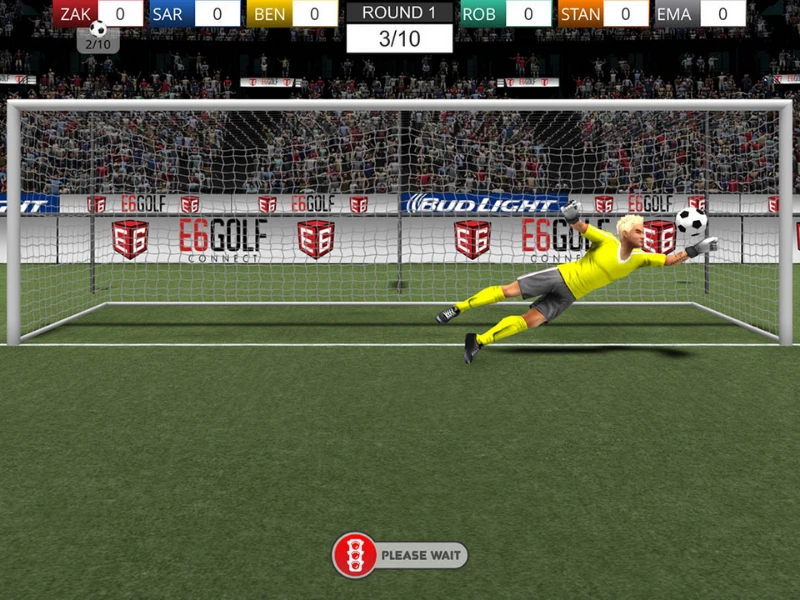
Task: Click the red traffic light Please Wait indicator
Action: point(355,555)
